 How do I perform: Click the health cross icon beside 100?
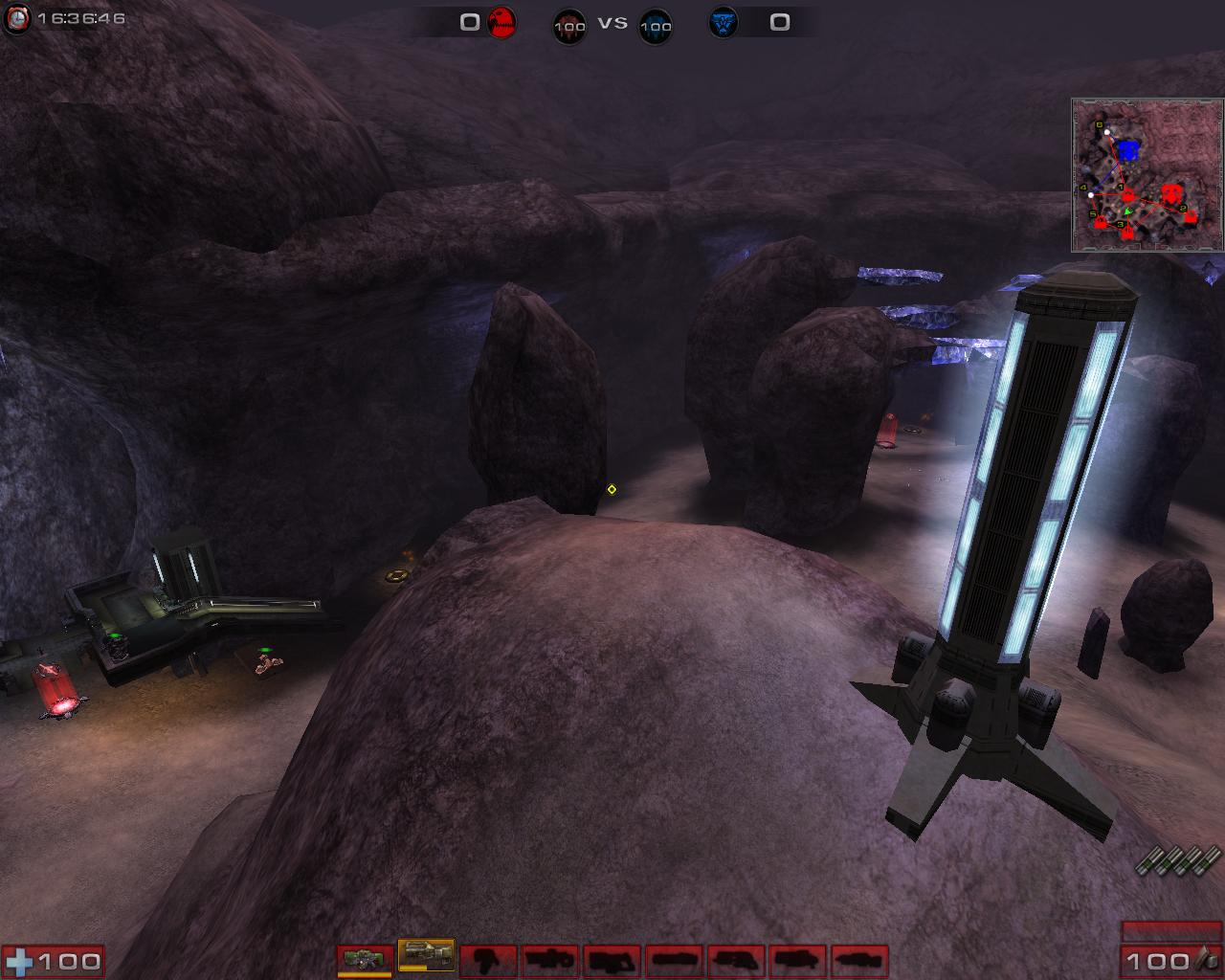pos(21,959)
